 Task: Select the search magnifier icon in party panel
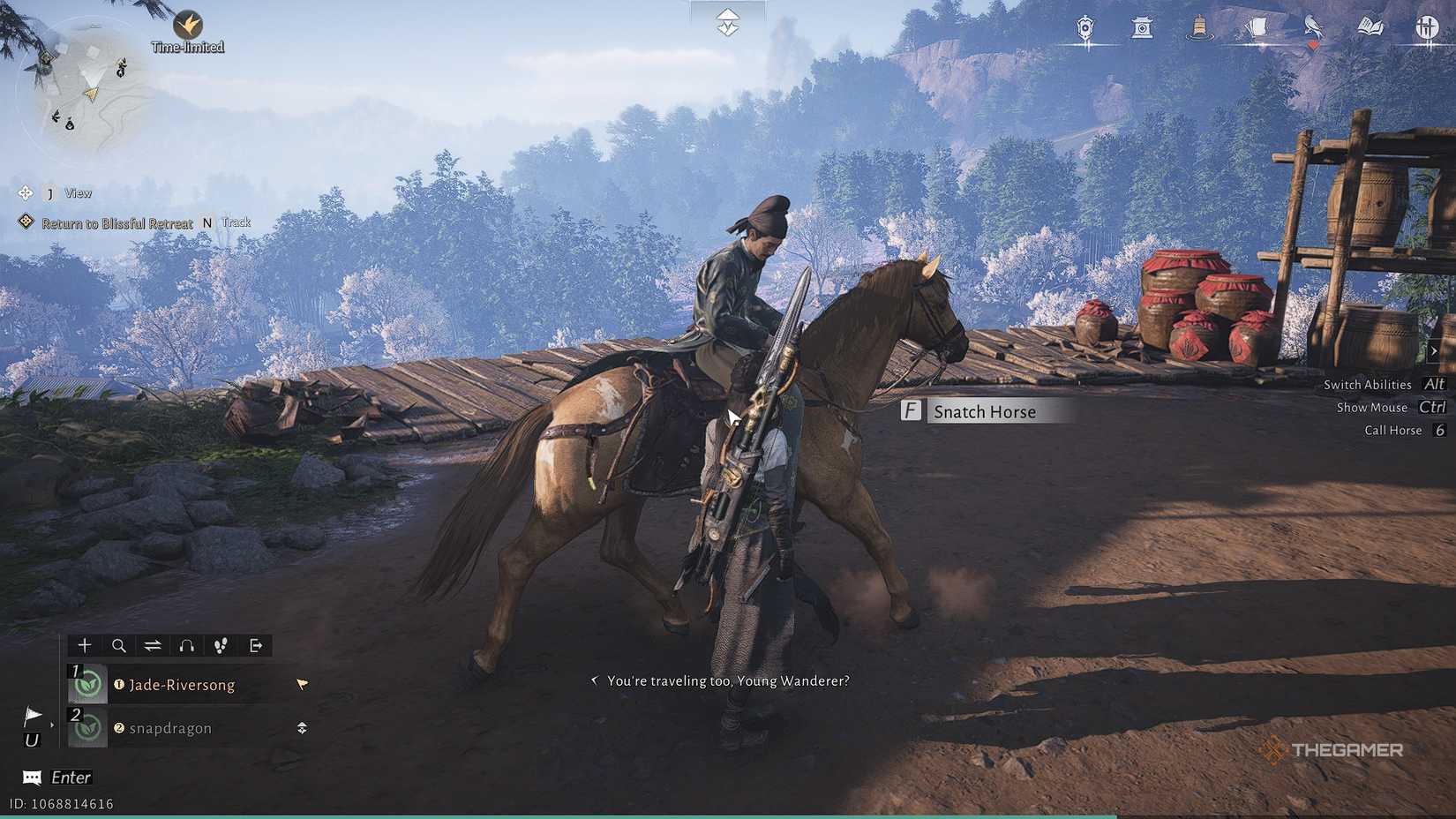pos(118,645)
